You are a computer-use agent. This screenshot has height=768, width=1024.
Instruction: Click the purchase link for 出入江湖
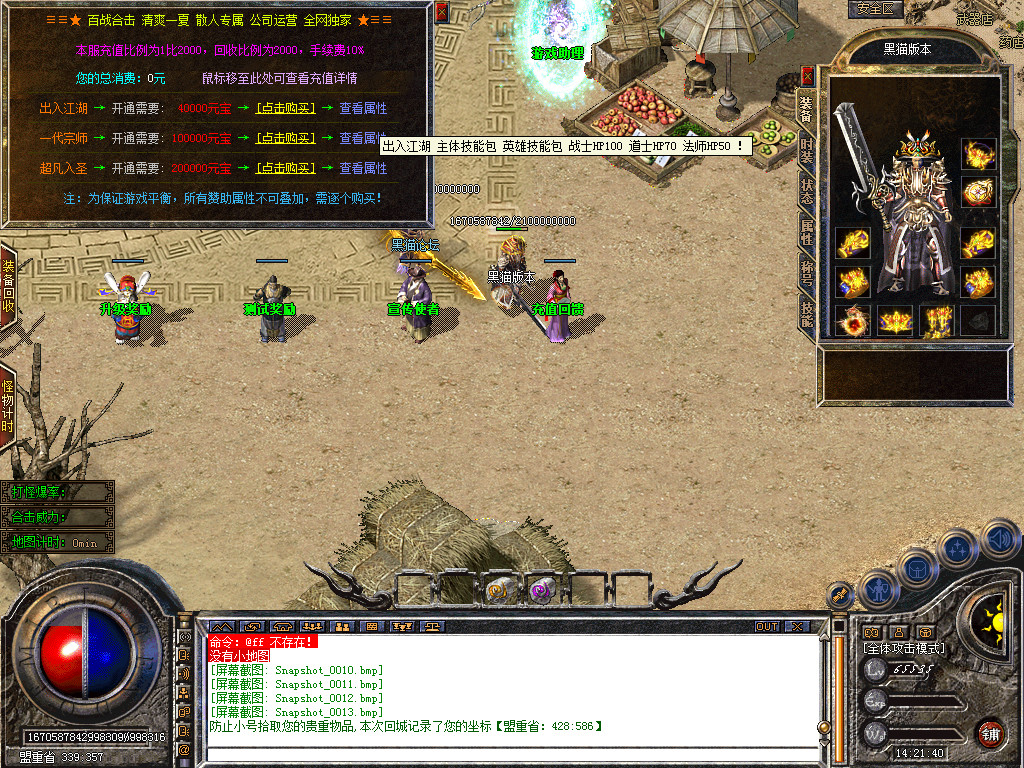tap(286, 108)
